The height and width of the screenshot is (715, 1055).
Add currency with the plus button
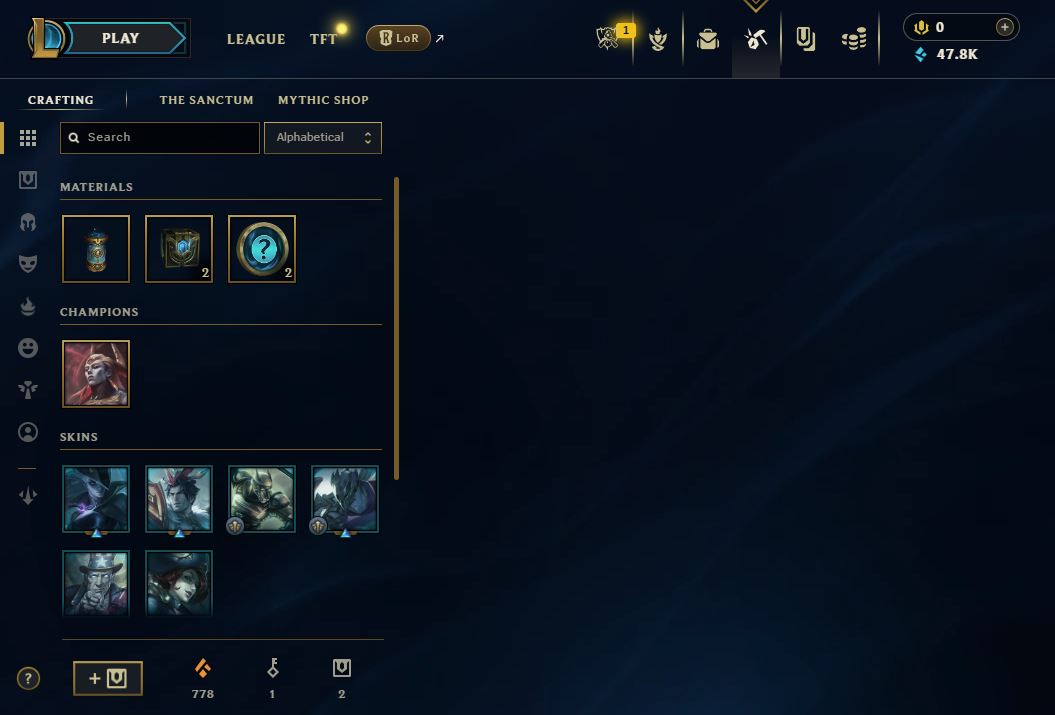coord(1005,27)
